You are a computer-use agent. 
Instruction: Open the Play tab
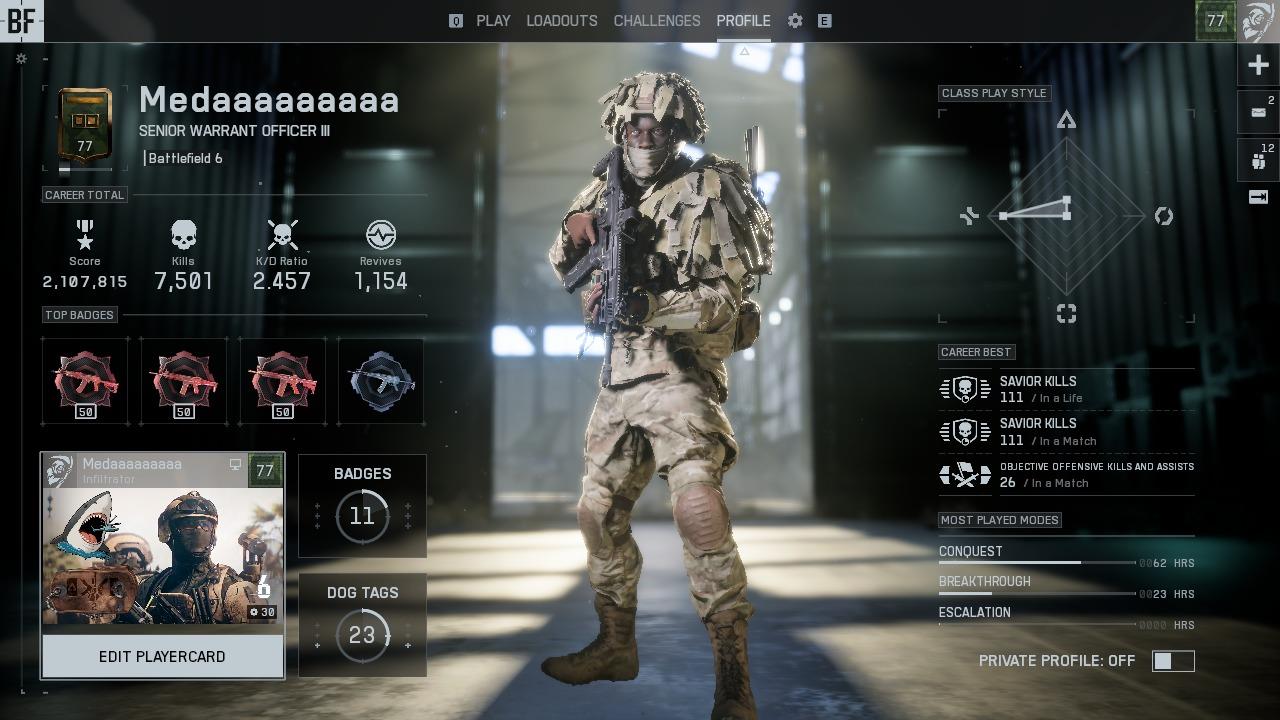tap(493, 20)
